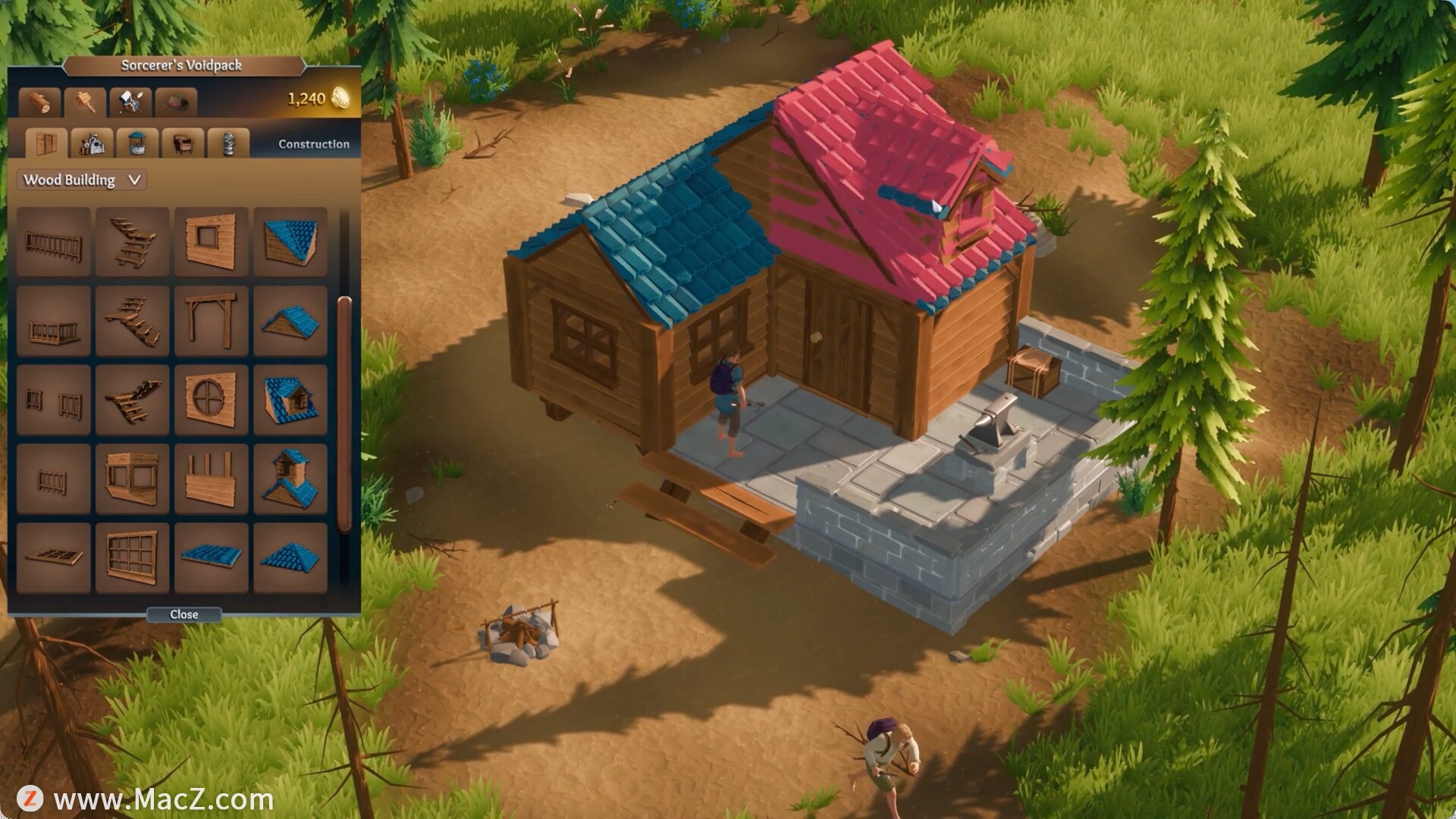Pick the wooden bay window piece

[132, 478]
